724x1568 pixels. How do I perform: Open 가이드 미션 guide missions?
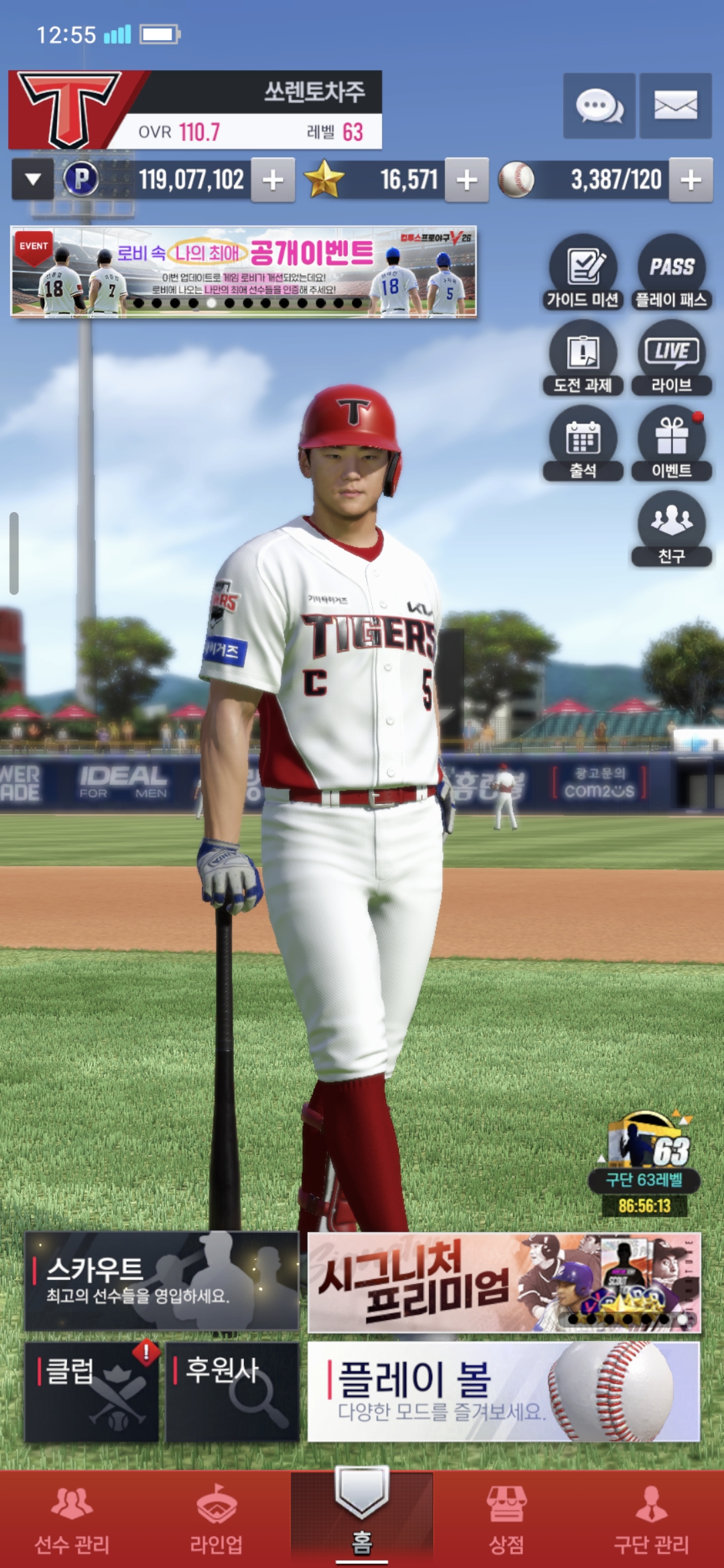(x=583, y=273)
